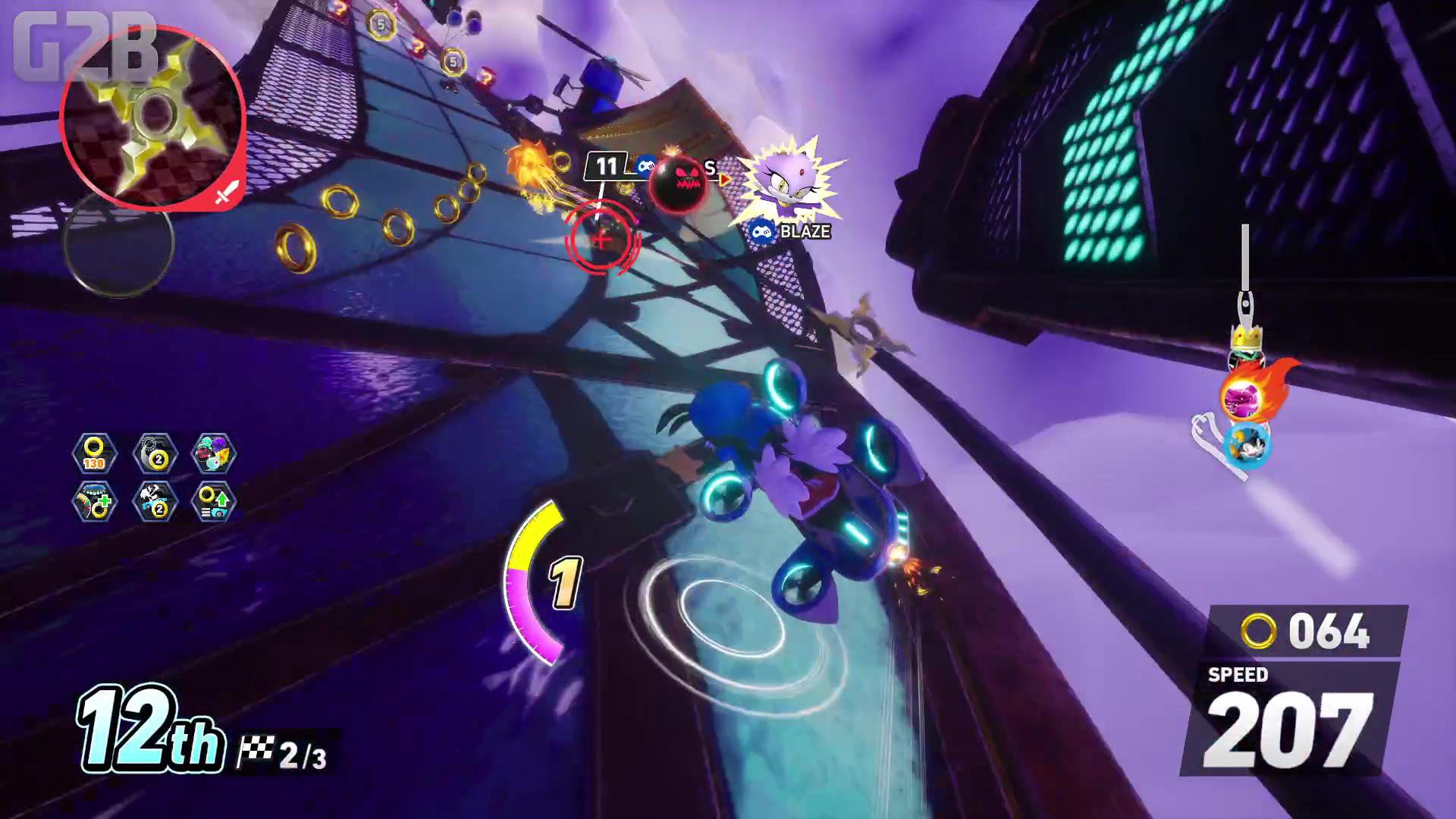The height and width of the screenshot is (819, 1456).
Task: Click Blaze's rival portrait
Action: (789, 182)
